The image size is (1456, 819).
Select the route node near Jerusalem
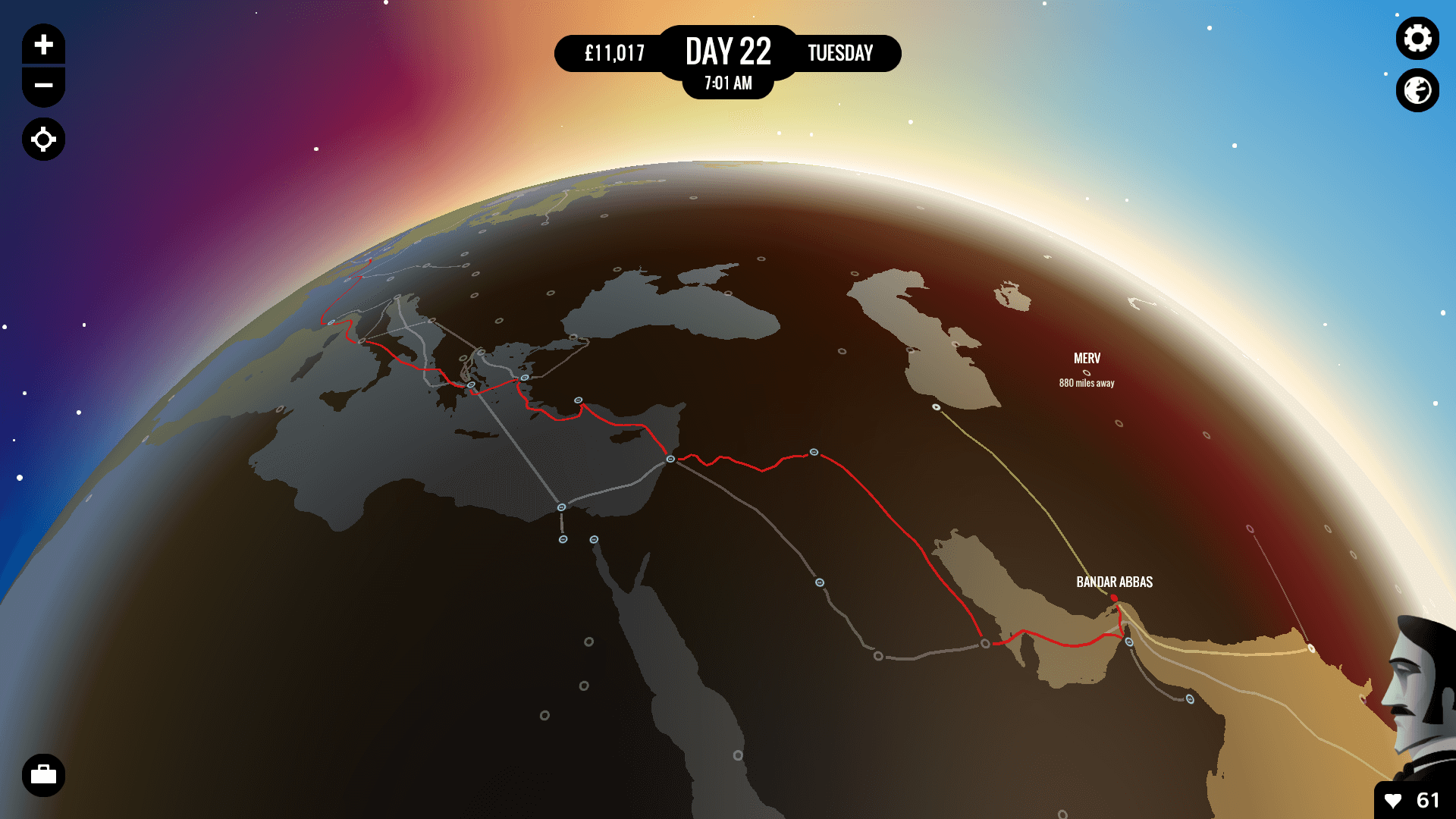670,459
